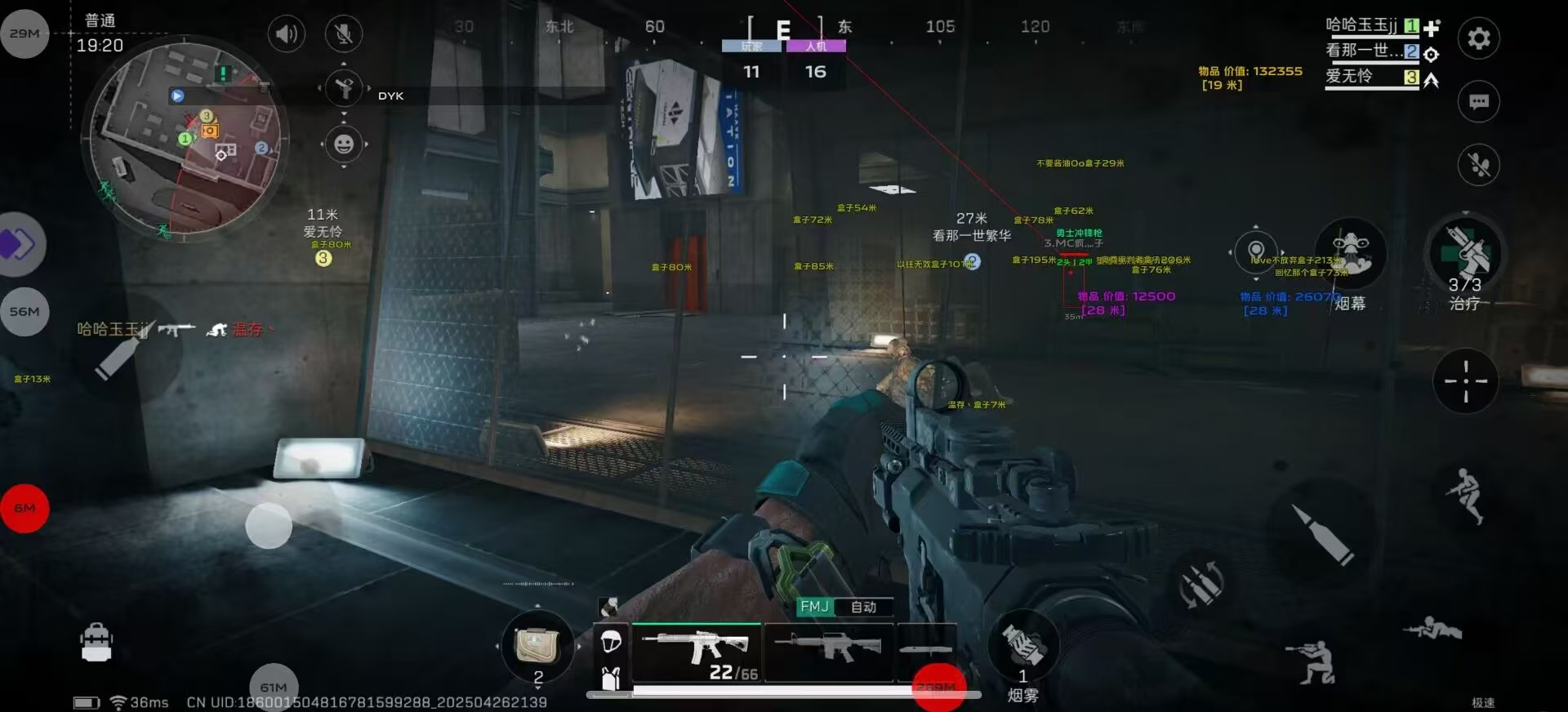
Task: Tap the aim-down-sights crosshair button
Action: [1465, 381]
